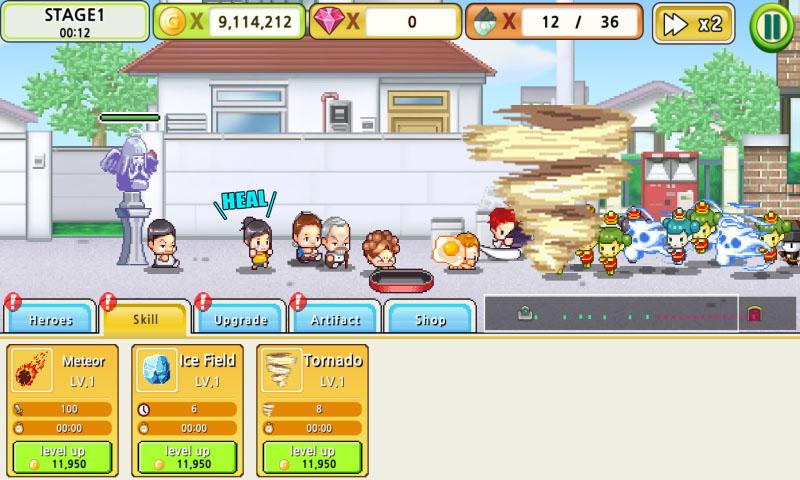Viewport: 800px width, 480px height.
Task: Go to the Shop tab
Action: (x=430, y=319)
